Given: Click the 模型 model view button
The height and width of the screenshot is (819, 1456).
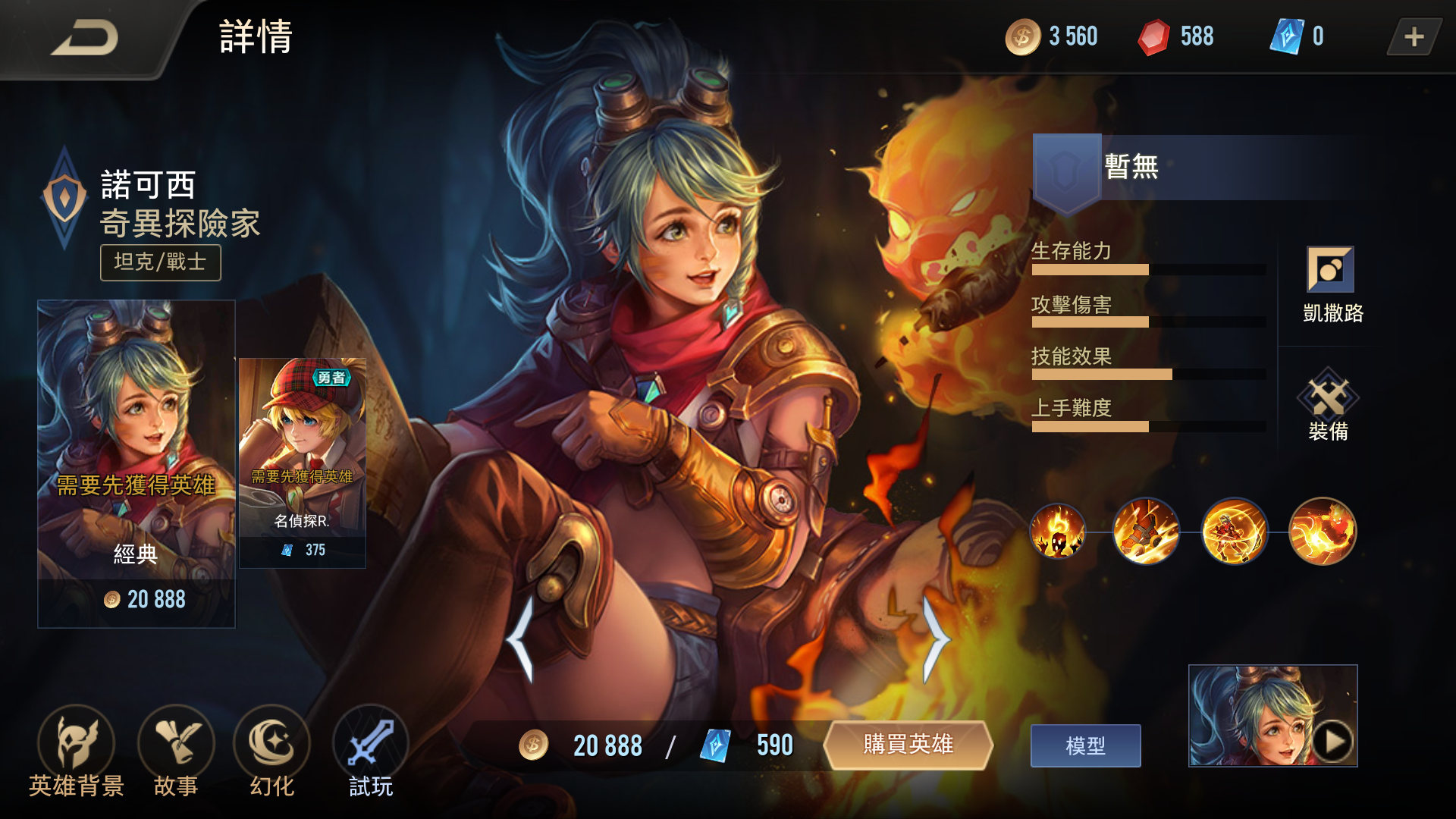Looking at the screenshot, I should [1086, 745].
